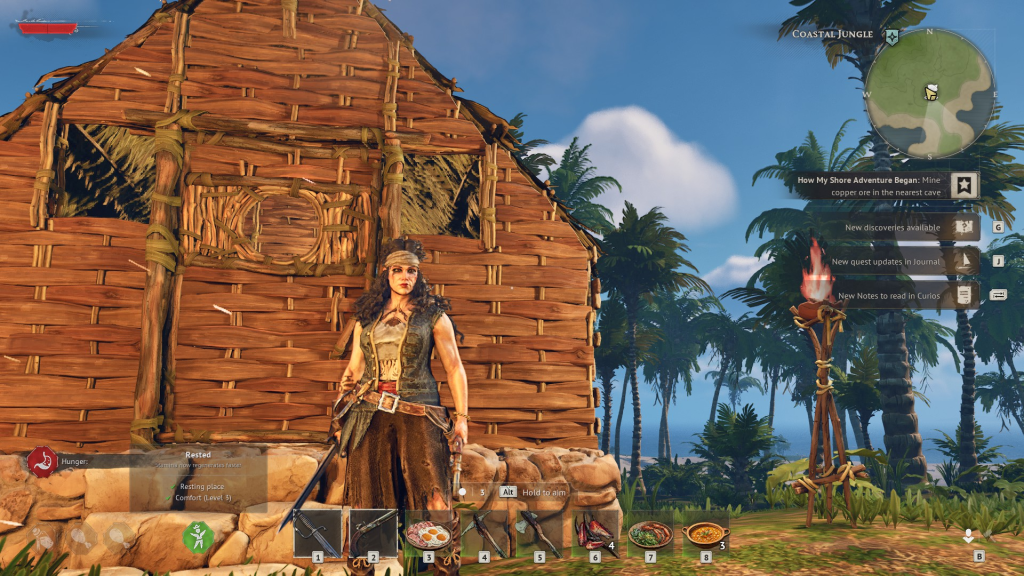Open the circular minimap
This screenshot has height=576, width=1024.
929,93
